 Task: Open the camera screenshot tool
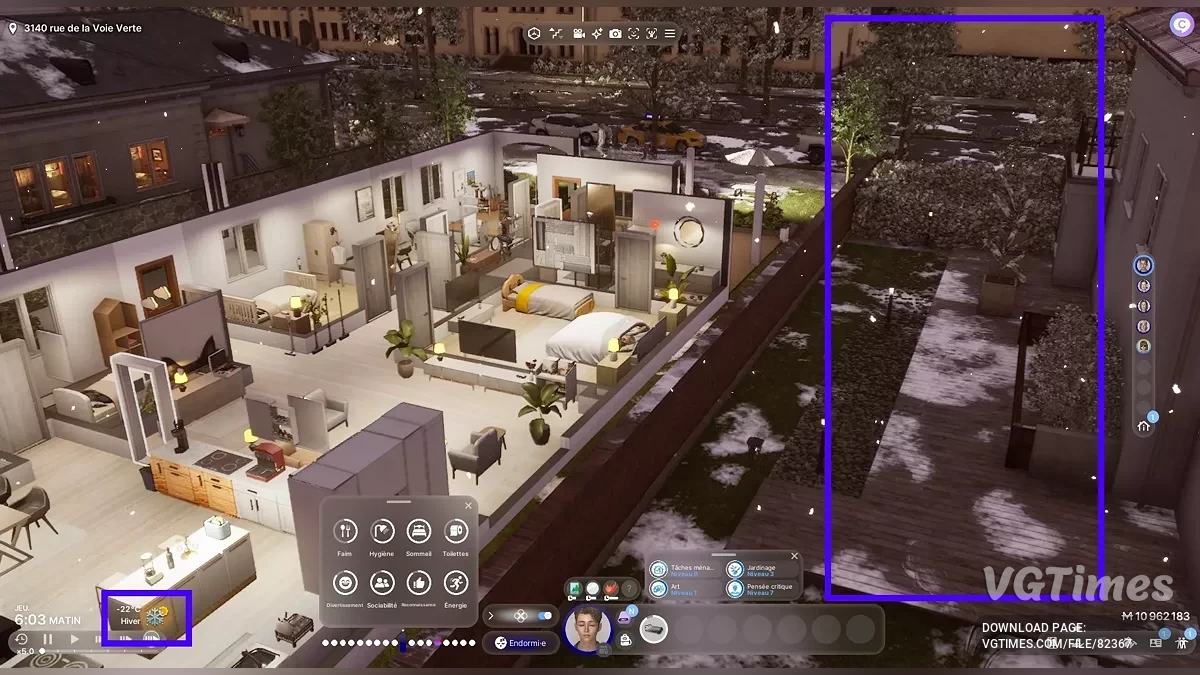click(615, 34)
